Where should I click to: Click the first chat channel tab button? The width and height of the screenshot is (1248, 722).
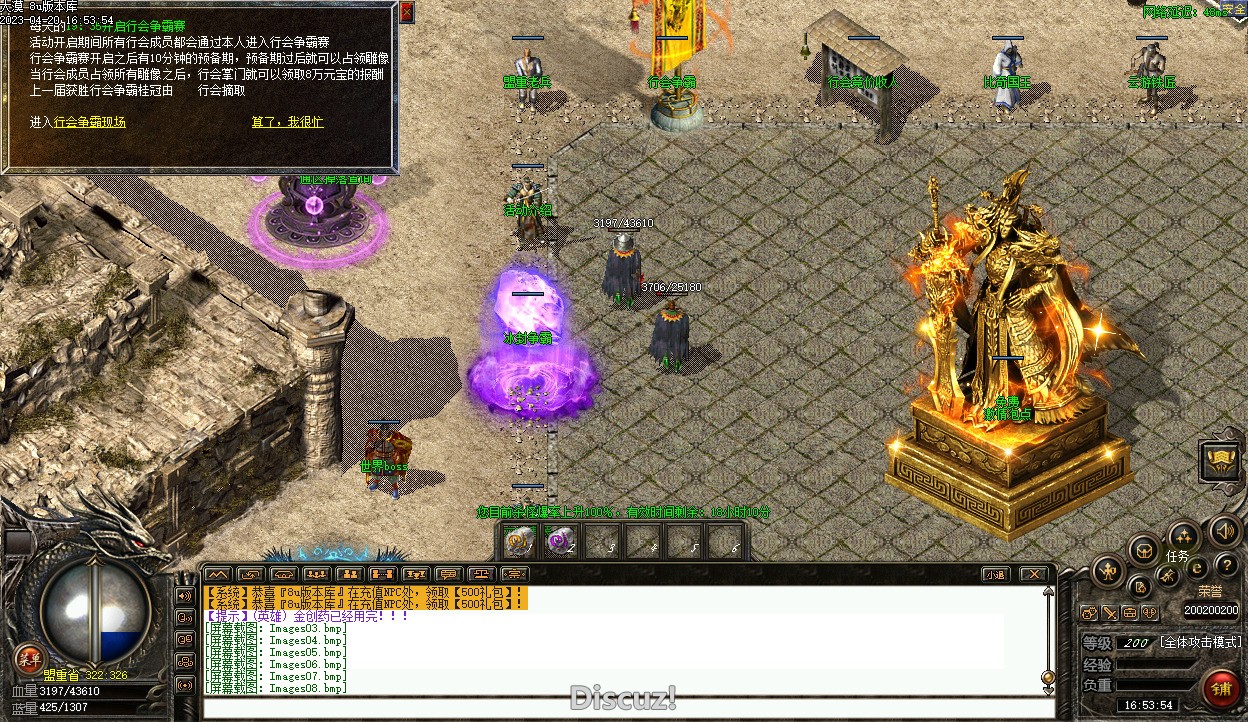(218, 574)
